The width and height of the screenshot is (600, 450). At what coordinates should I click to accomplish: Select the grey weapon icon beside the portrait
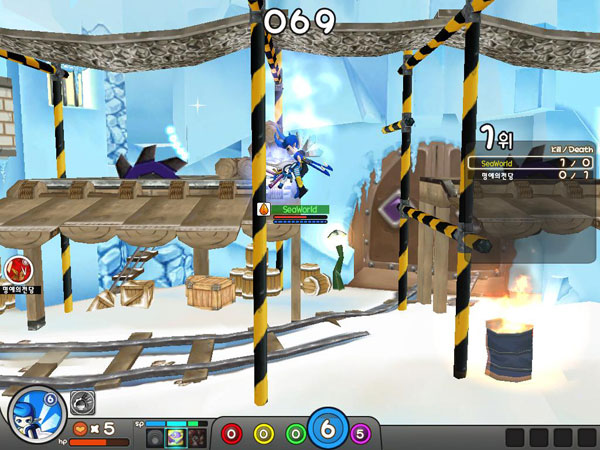tap(82, 399)
